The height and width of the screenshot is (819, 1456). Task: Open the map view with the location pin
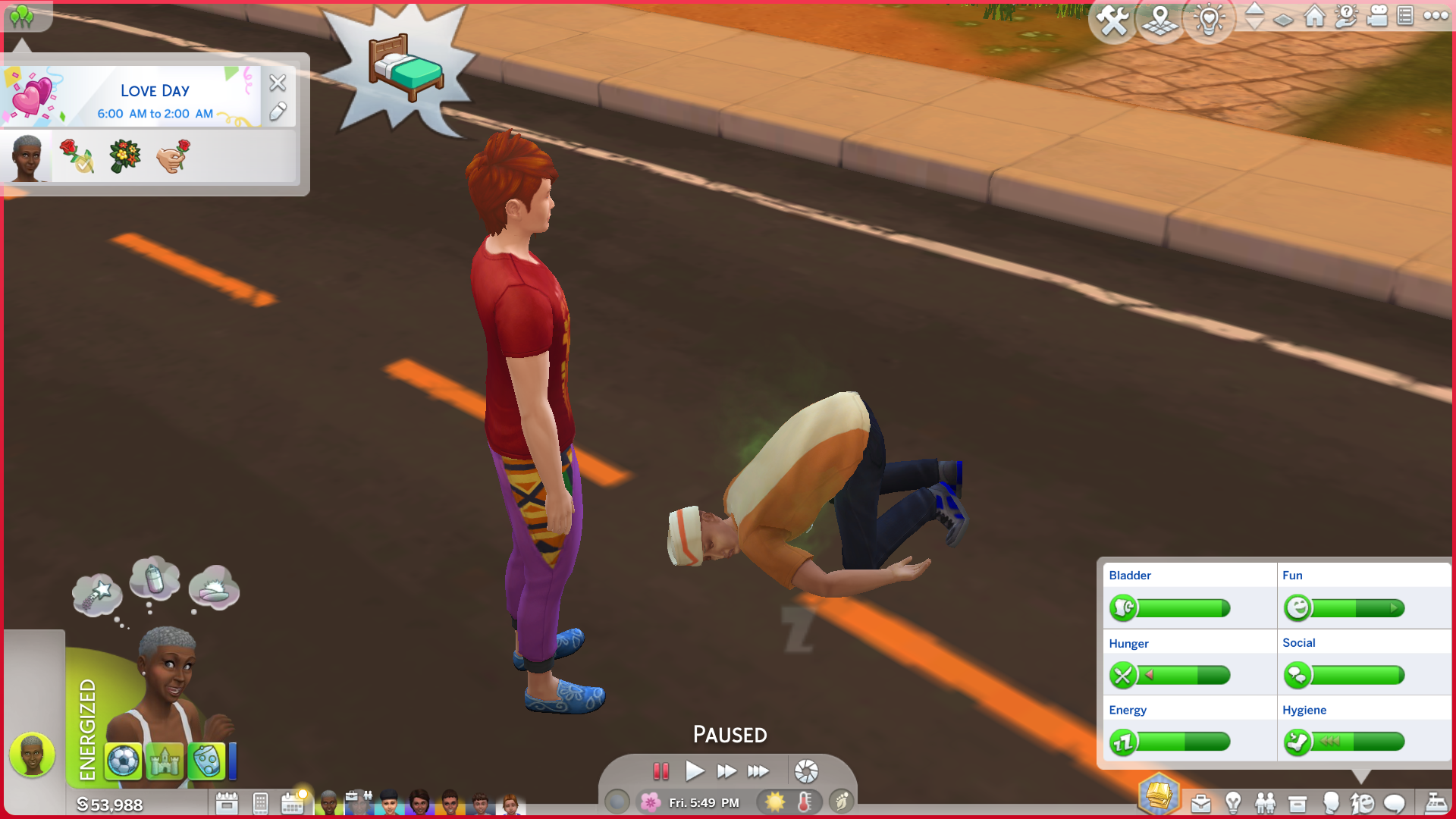click(1160, 20)
